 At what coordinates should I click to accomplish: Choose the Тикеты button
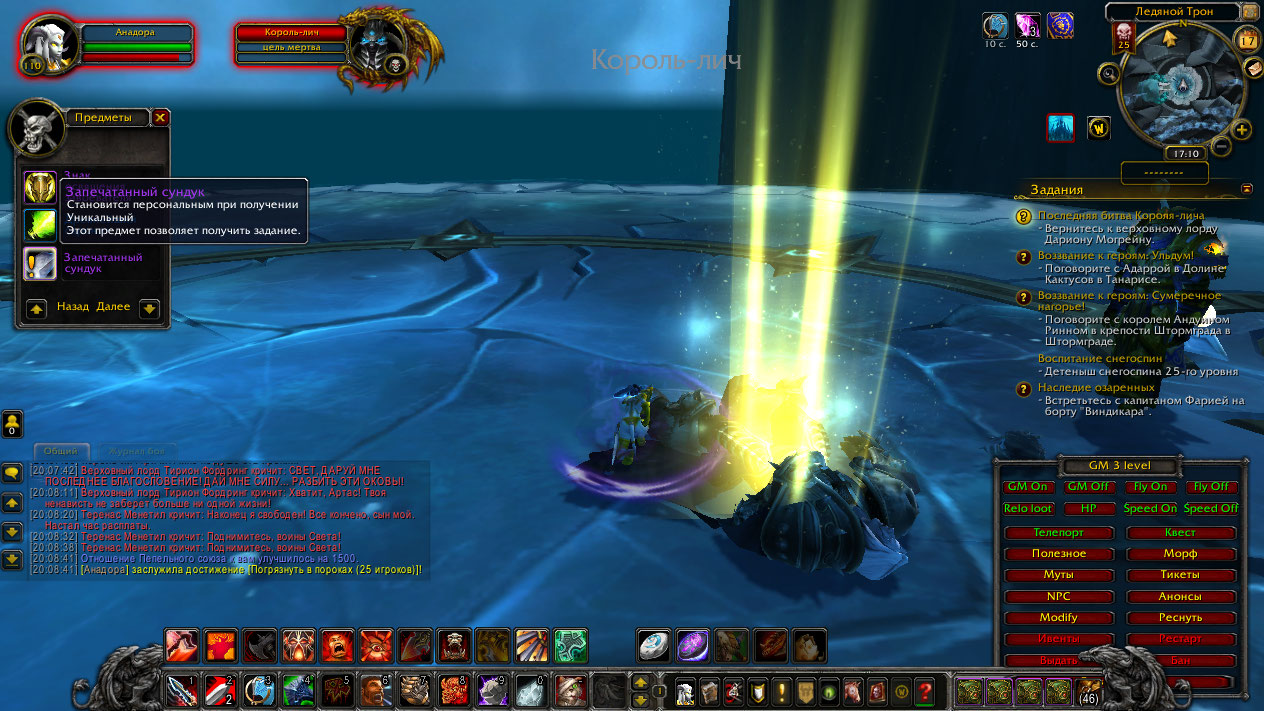click(1180, 575)
